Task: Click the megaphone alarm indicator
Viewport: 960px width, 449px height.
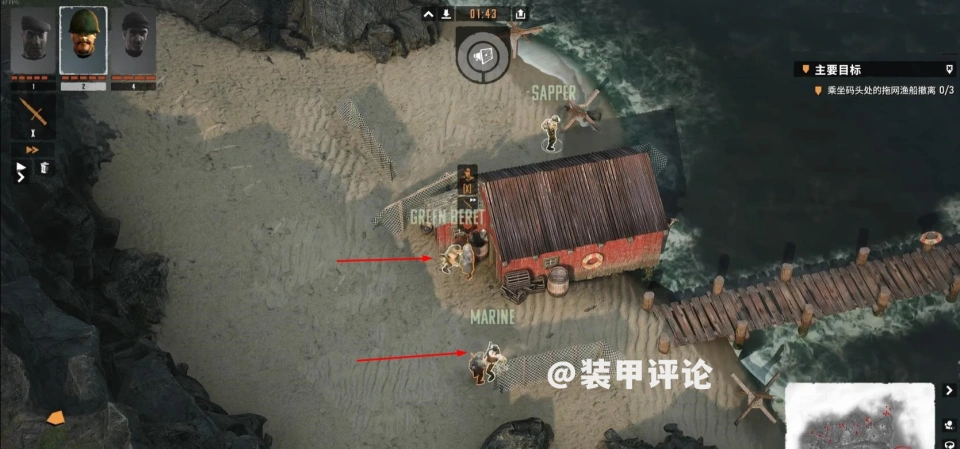Action: click(483, 55)
